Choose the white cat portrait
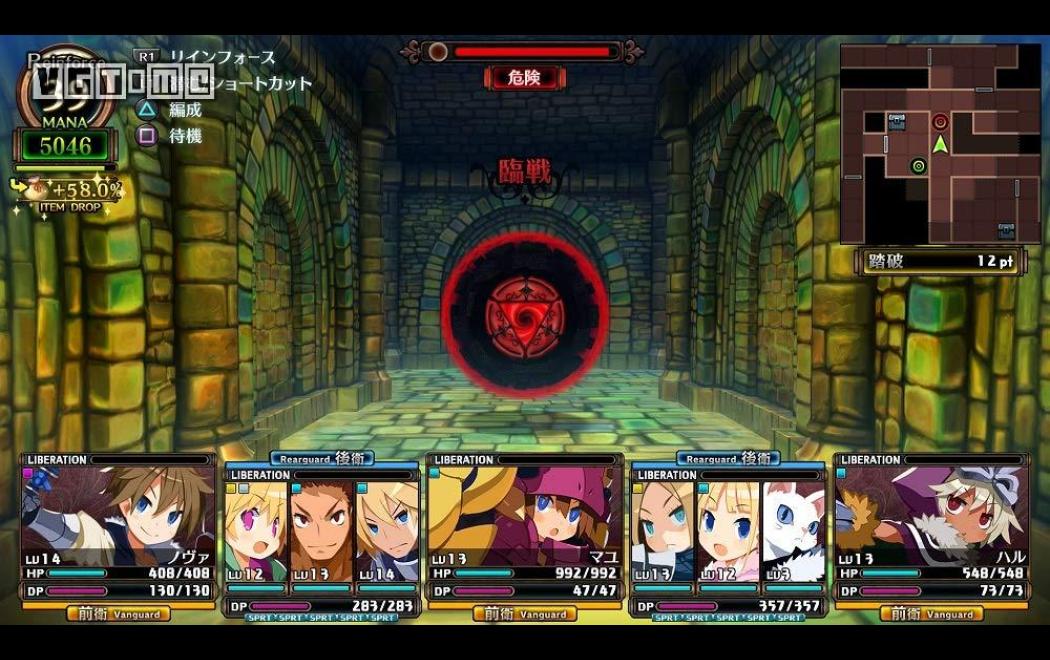The width and height of the screenshot is (1050, 660). click(x=794, y=530)
